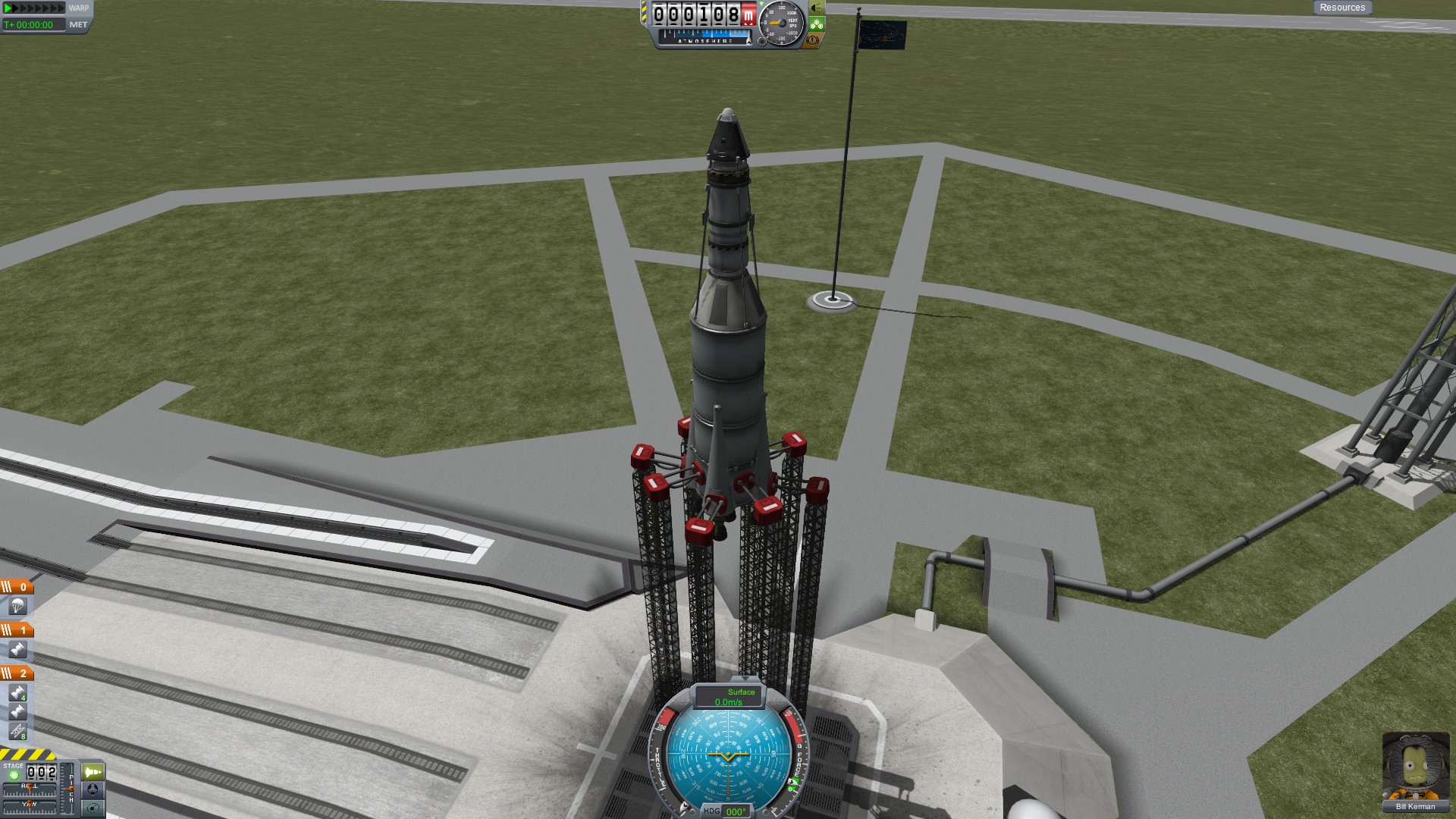
Task: Select the engine icon in stage 1
Action: click(17, 649)
